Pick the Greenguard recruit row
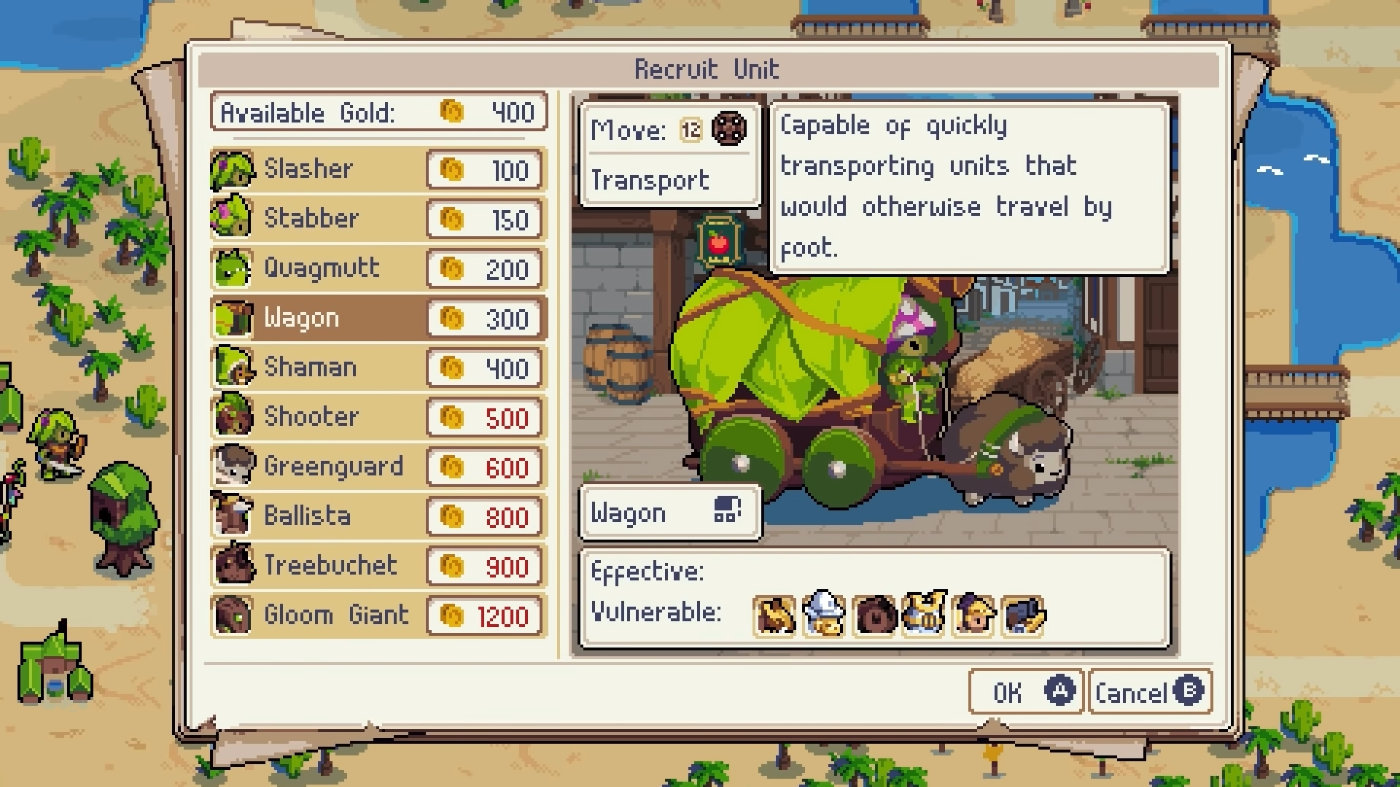Image resolution: width=1400 pixels, height=787 pixels. (378, 467)
